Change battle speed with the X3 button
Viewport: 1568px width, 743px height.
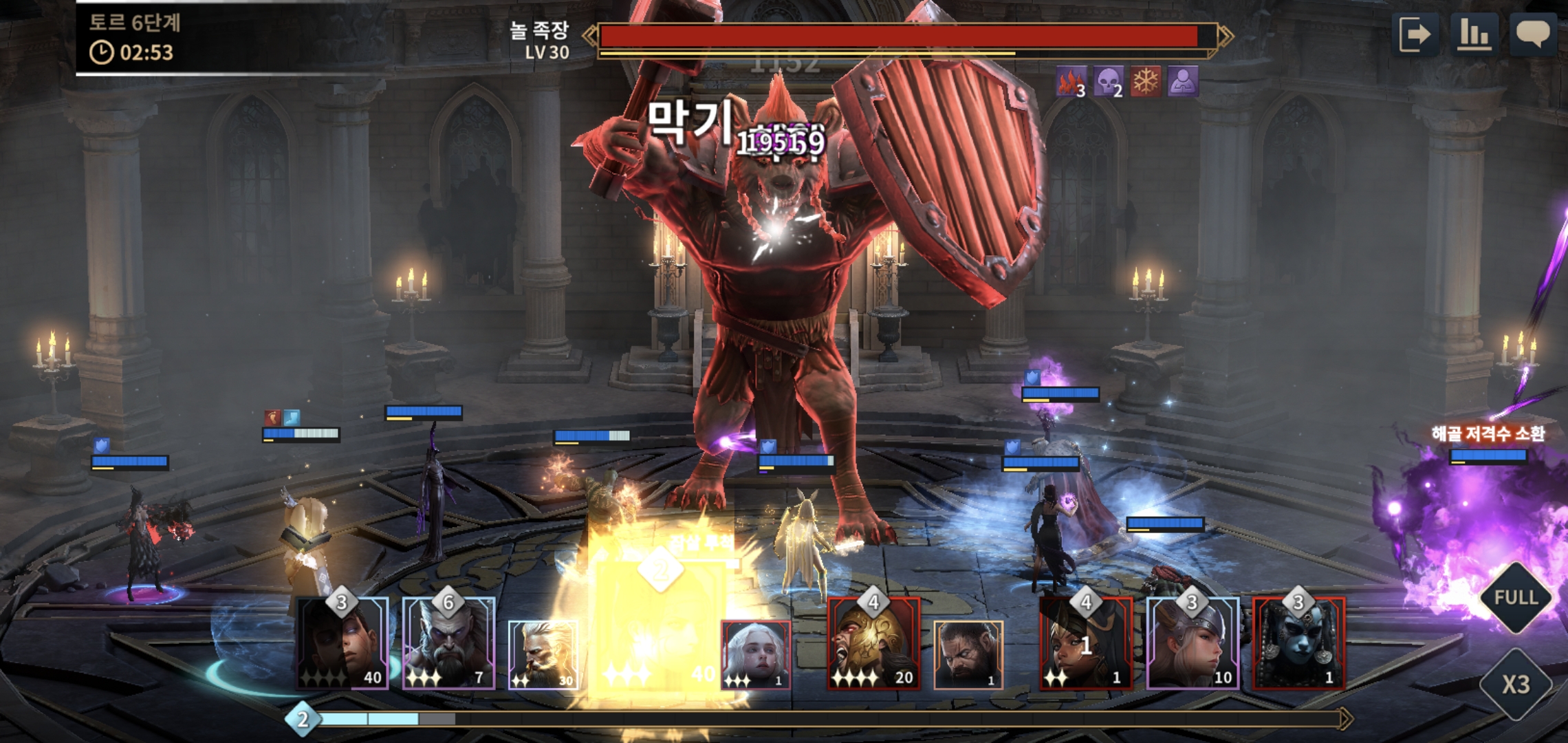tap(1516, 684)
